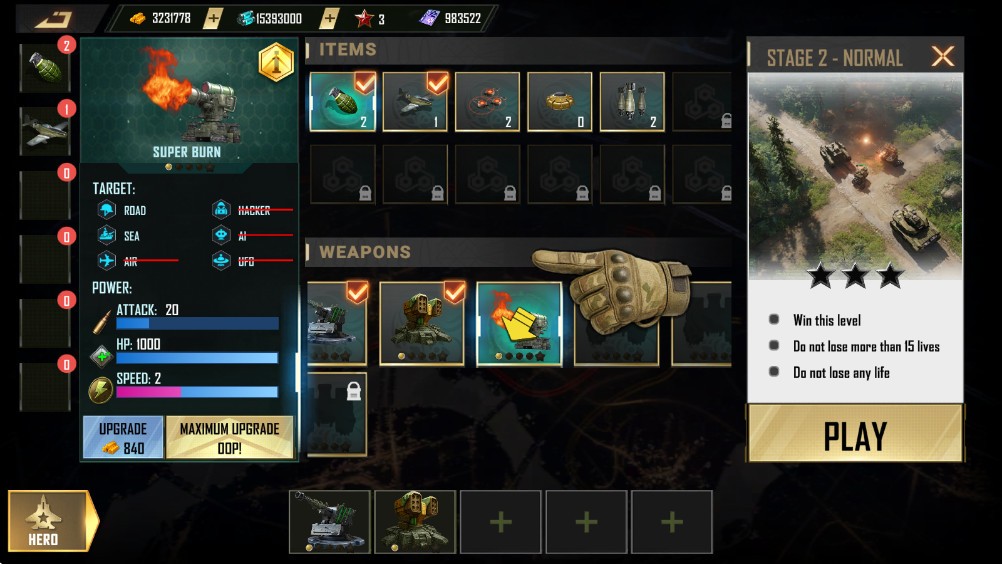
Task: Close the Stage 2 panel
Action: pos(942,56)
